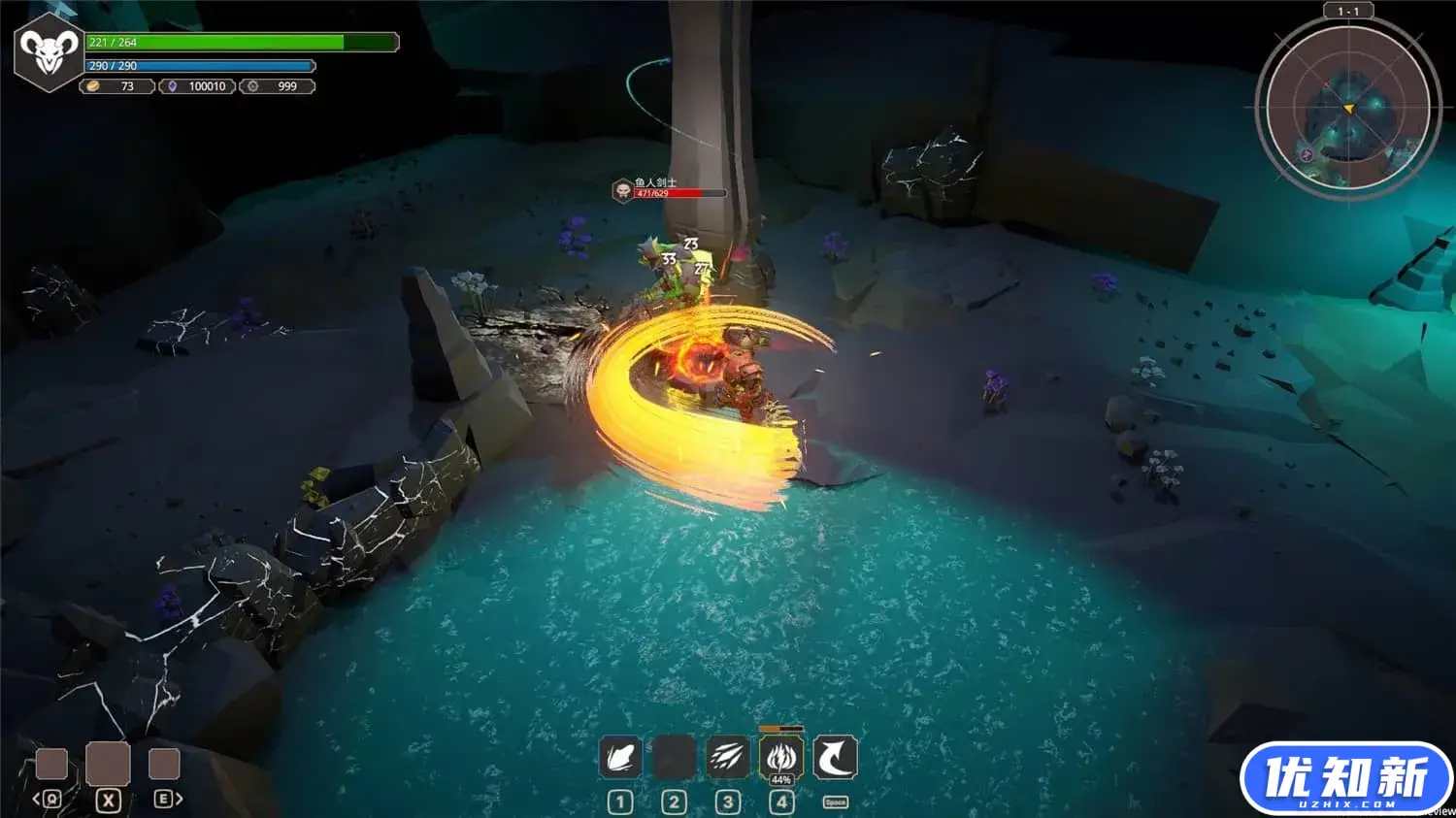This screenshot has width=1456, height=818.
Task: Click the ram skull character portrait
Action: (x=49, y=52)
